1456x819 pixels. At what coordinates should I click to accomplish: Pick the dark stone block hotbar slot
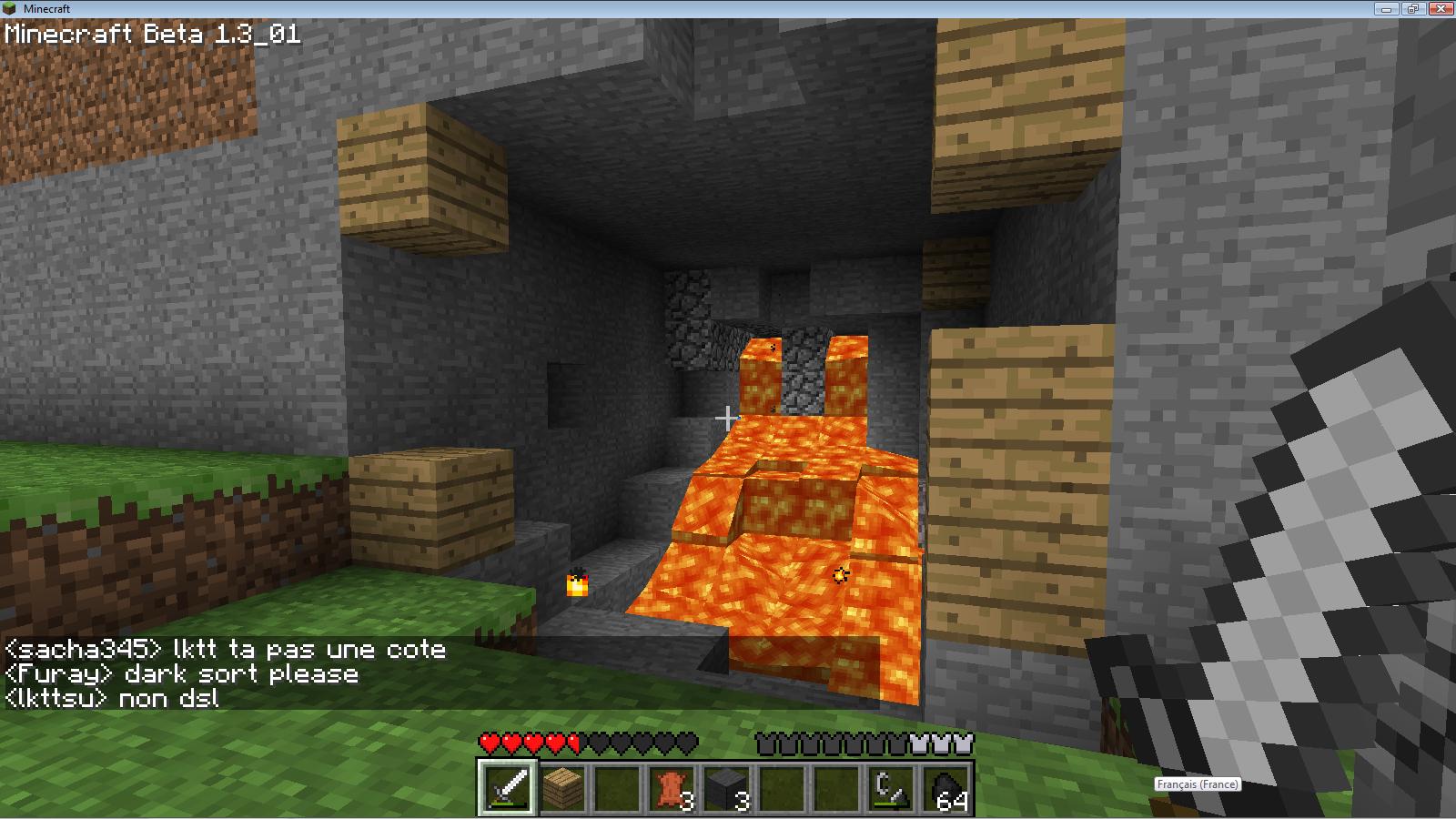726,787
